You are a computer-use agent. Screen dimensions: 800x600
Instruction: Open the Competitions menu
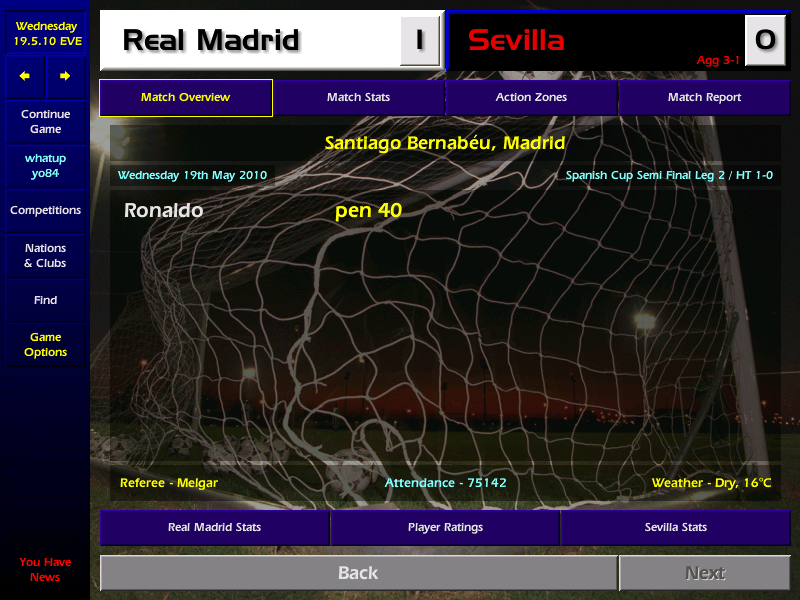tap(45, 211)
